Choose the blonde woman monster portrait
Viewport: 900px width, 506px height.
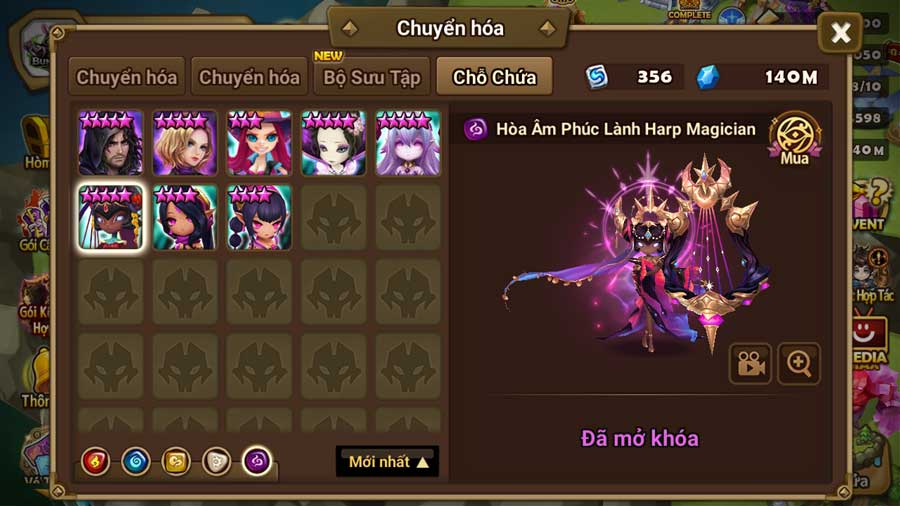tap(185, 144)
